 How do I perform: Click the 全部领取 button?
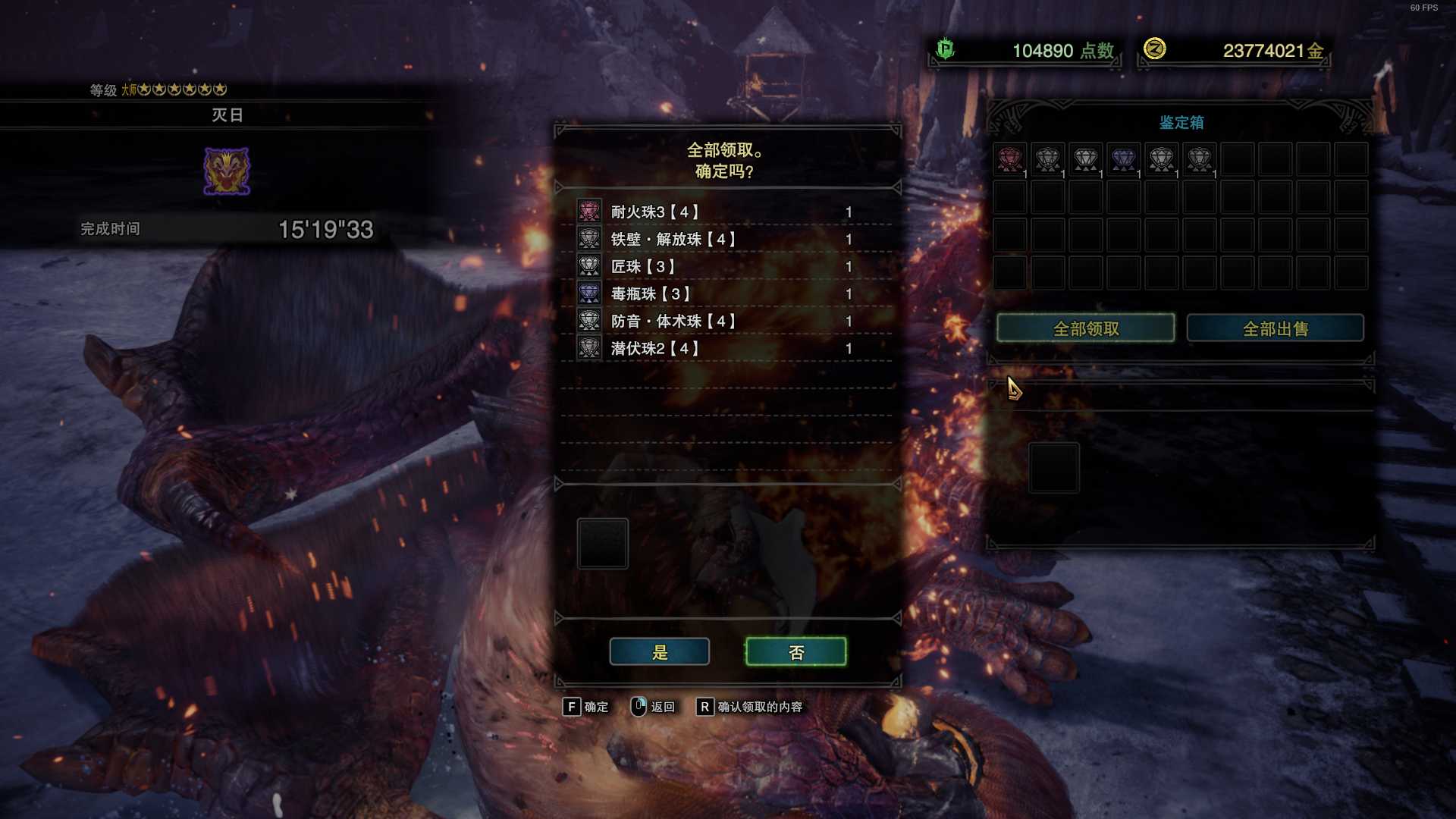click(1085, 328)
